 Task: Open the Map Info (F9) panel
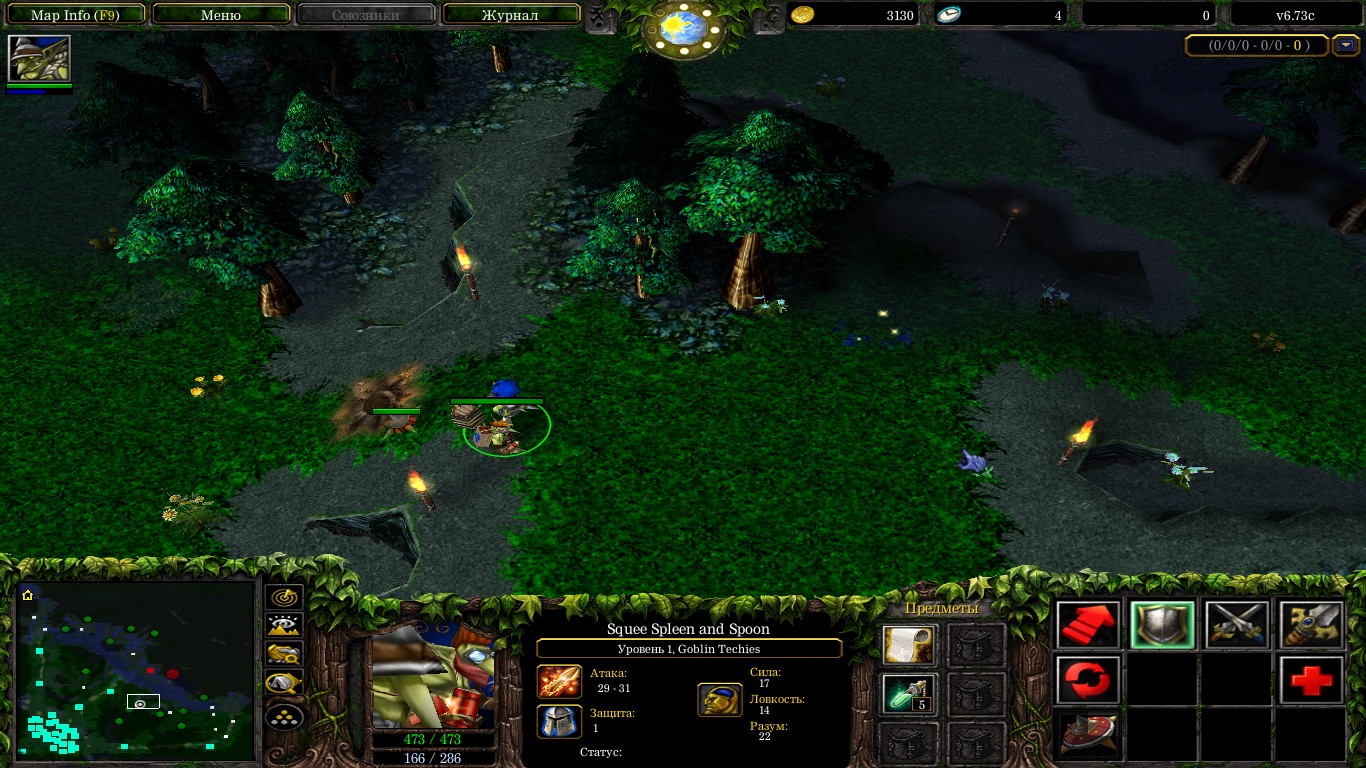pos(75,15)
